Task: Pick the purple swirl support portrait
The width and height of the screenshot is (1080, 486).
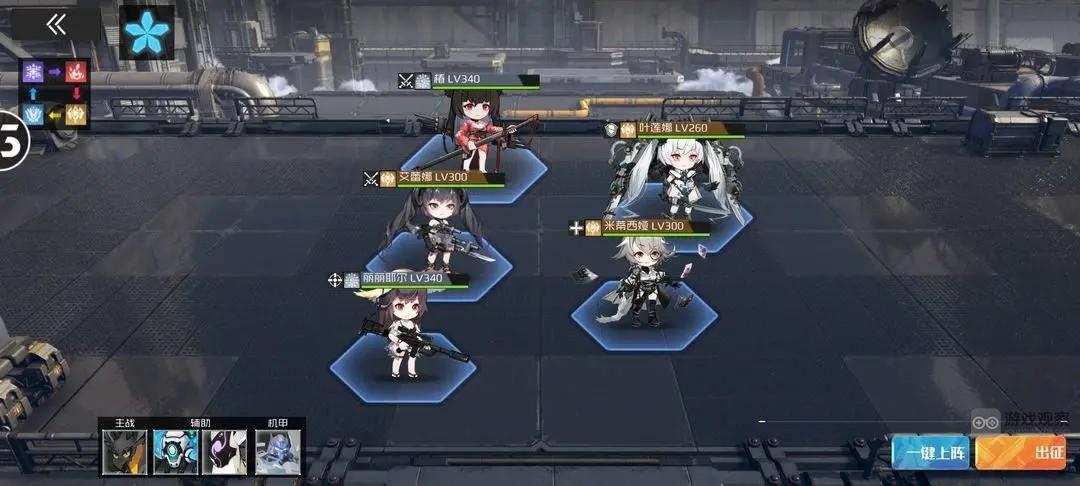Action: tap(225, 452)
